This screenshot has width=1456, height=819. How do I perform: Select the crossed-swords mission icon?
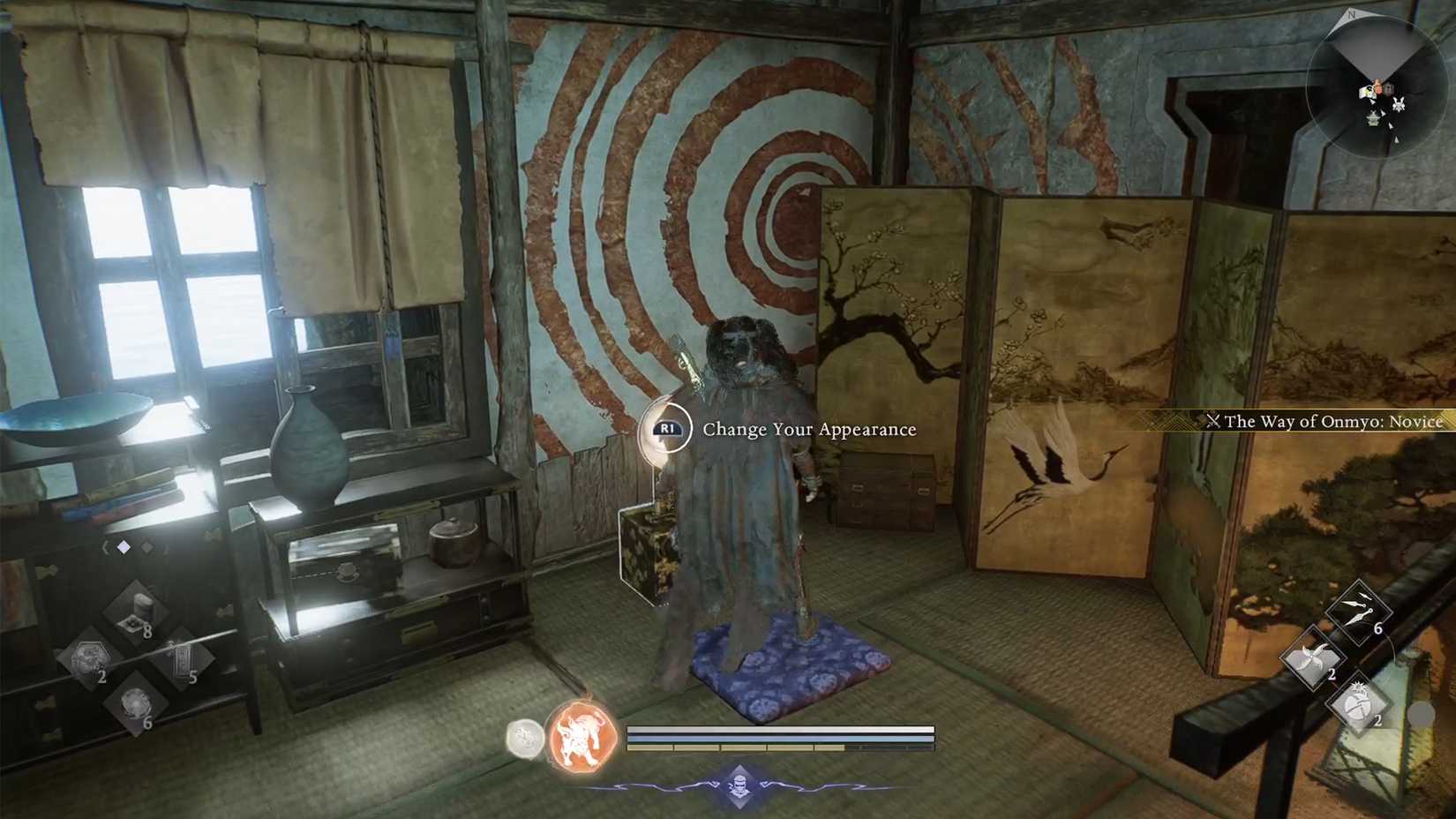(1217, 422)
